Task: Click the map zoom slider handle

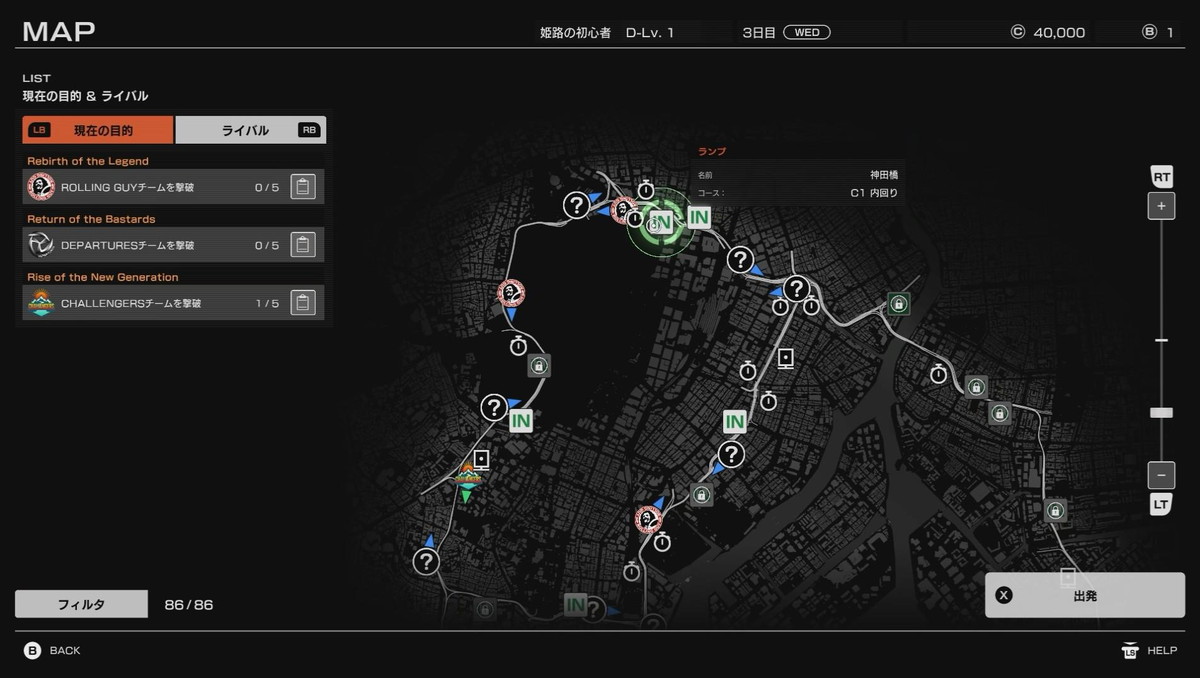Action: 1161,412
